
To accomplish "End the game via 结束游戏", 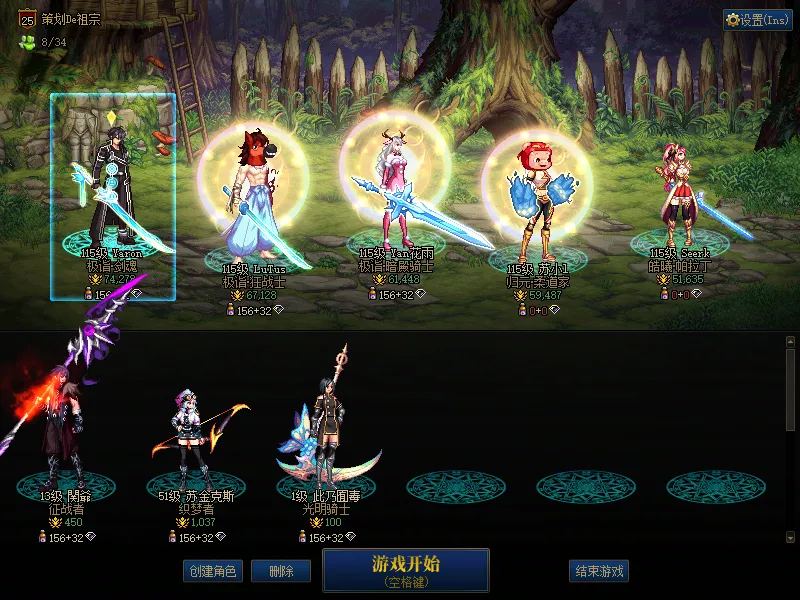I will (x=598, y=571).
